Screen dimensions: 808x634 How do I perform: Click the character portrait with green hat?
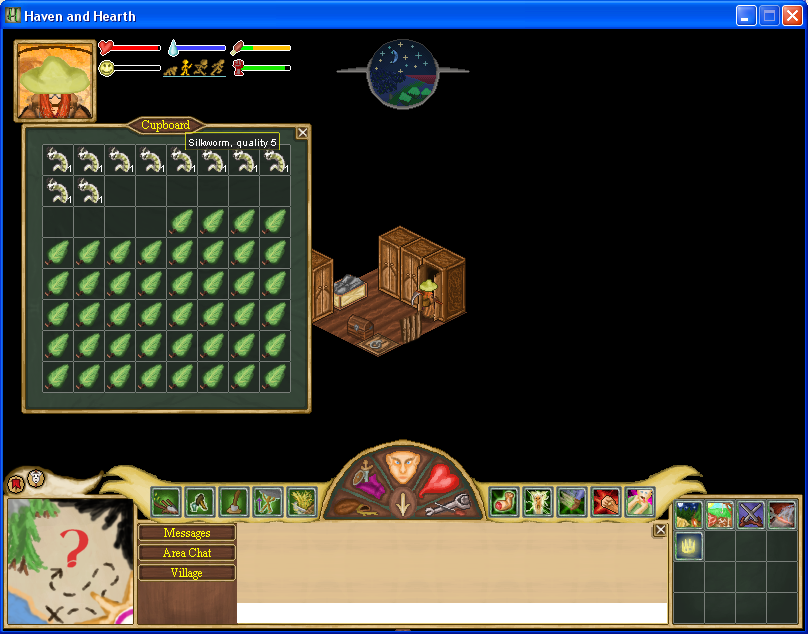tap(54, 80)
